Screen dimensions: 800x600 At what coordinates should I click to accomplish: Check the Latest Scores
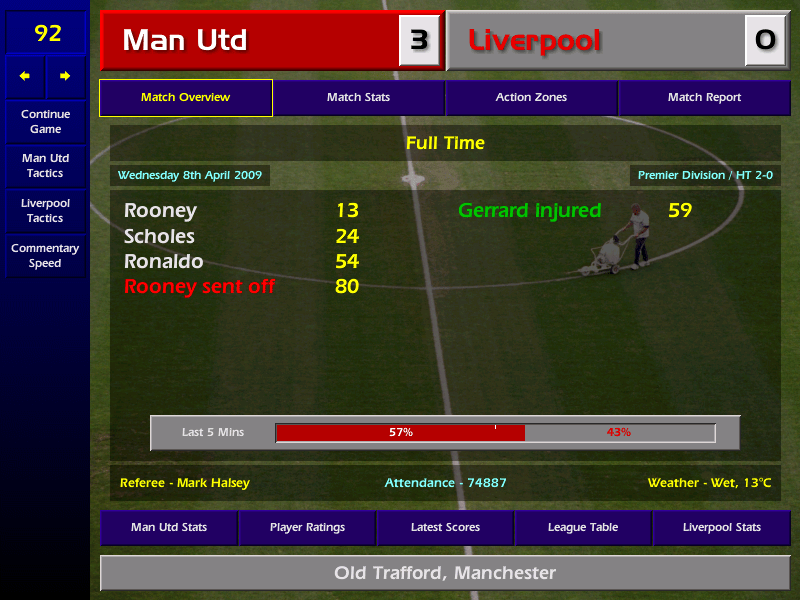click(x=445, y=527)
